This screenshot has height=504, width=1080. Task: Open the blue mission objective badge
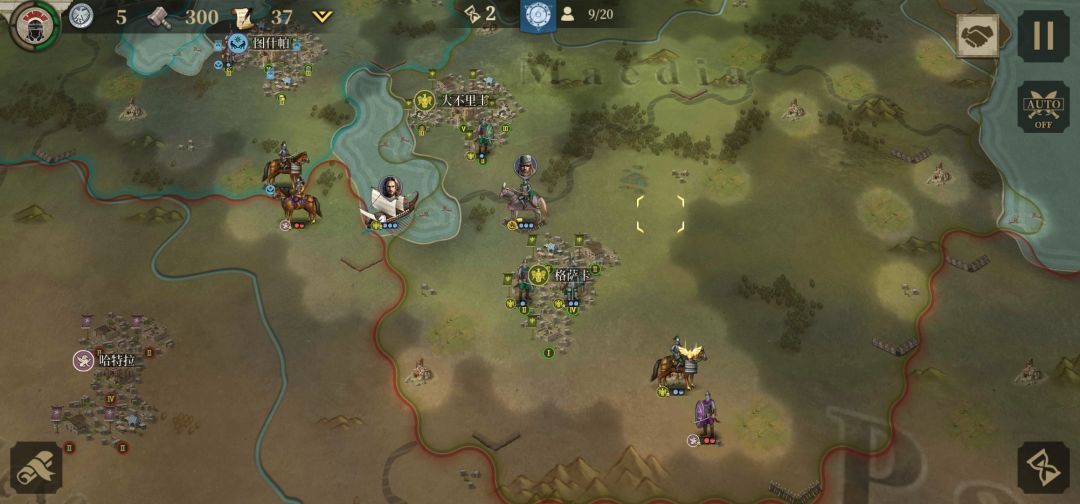tap(539, 15)
